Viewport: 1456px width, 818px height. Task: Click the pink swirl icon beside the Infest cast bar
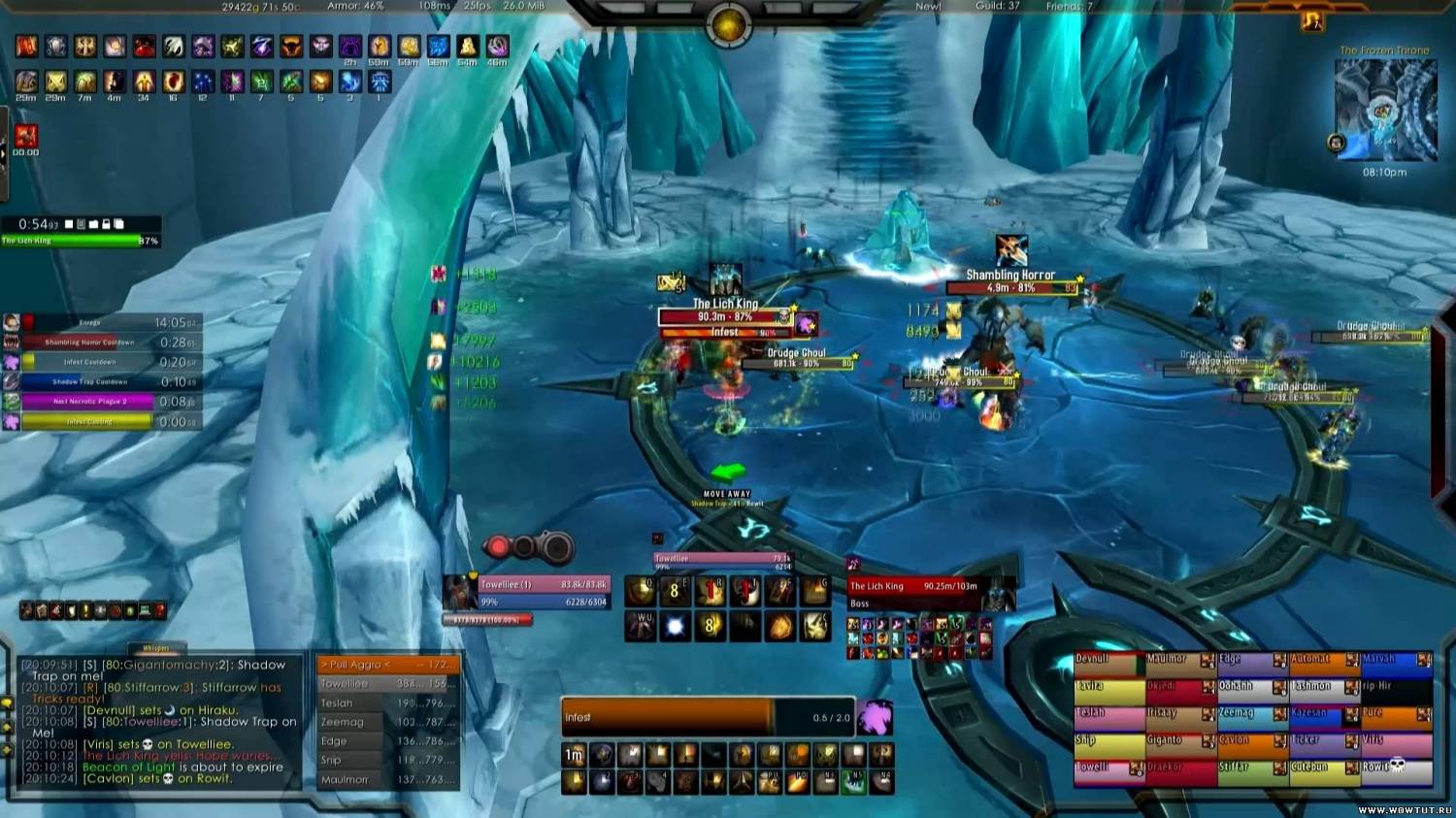pos(876,716)
